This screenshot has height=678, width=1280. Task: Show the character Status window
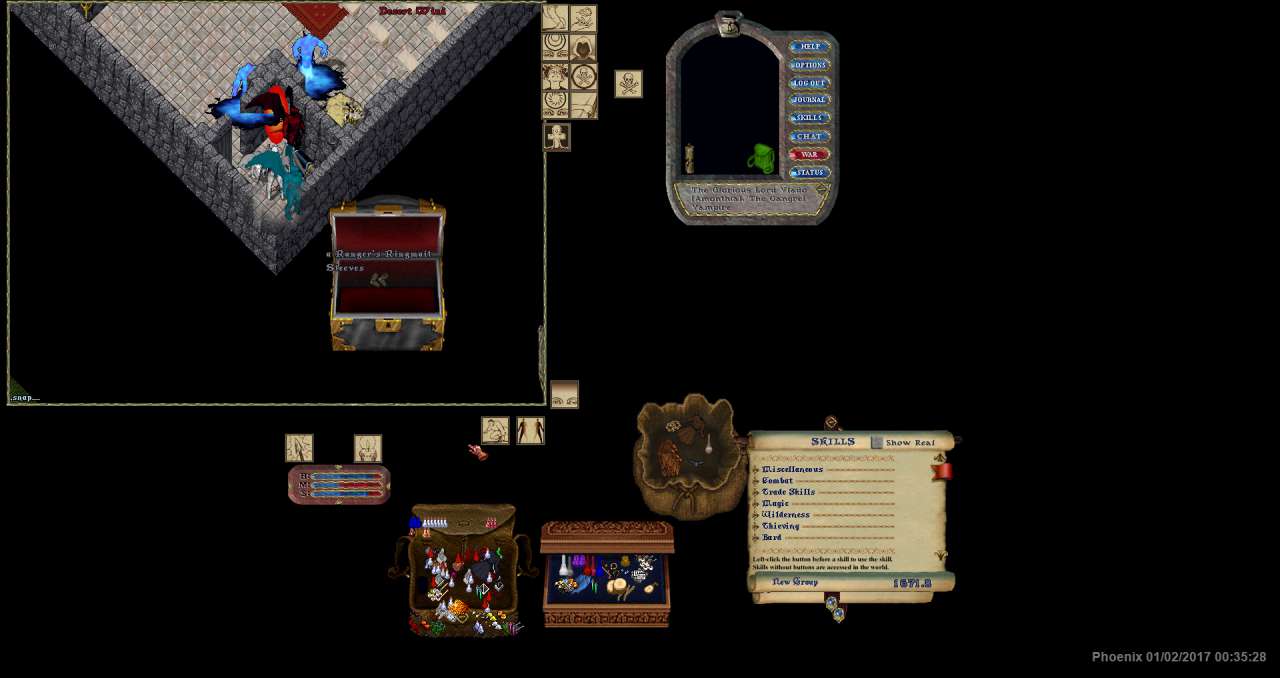click(x=809, y=173)
